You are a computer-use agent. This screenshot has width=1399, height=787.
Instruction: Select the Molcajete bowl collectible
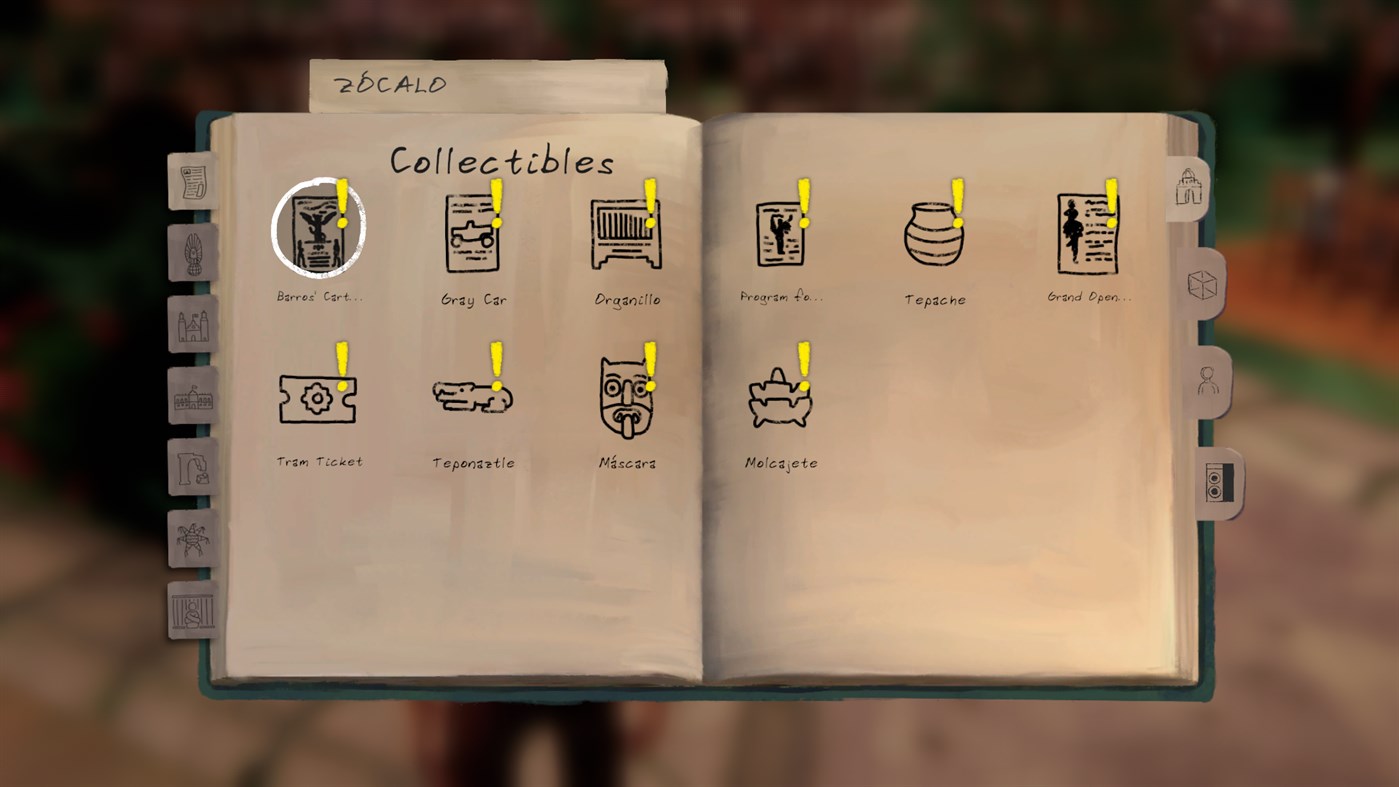(780, 398)
